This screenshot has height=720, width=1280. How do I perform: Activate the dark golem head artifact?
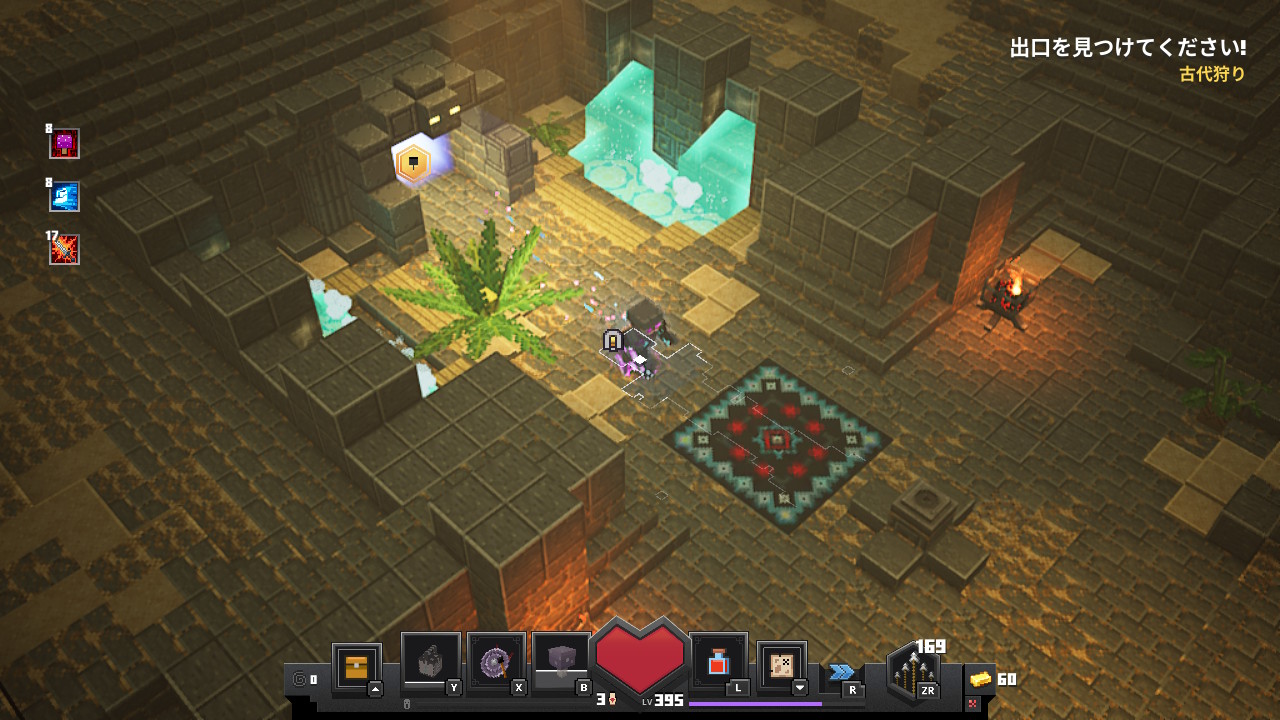[561, 661]
